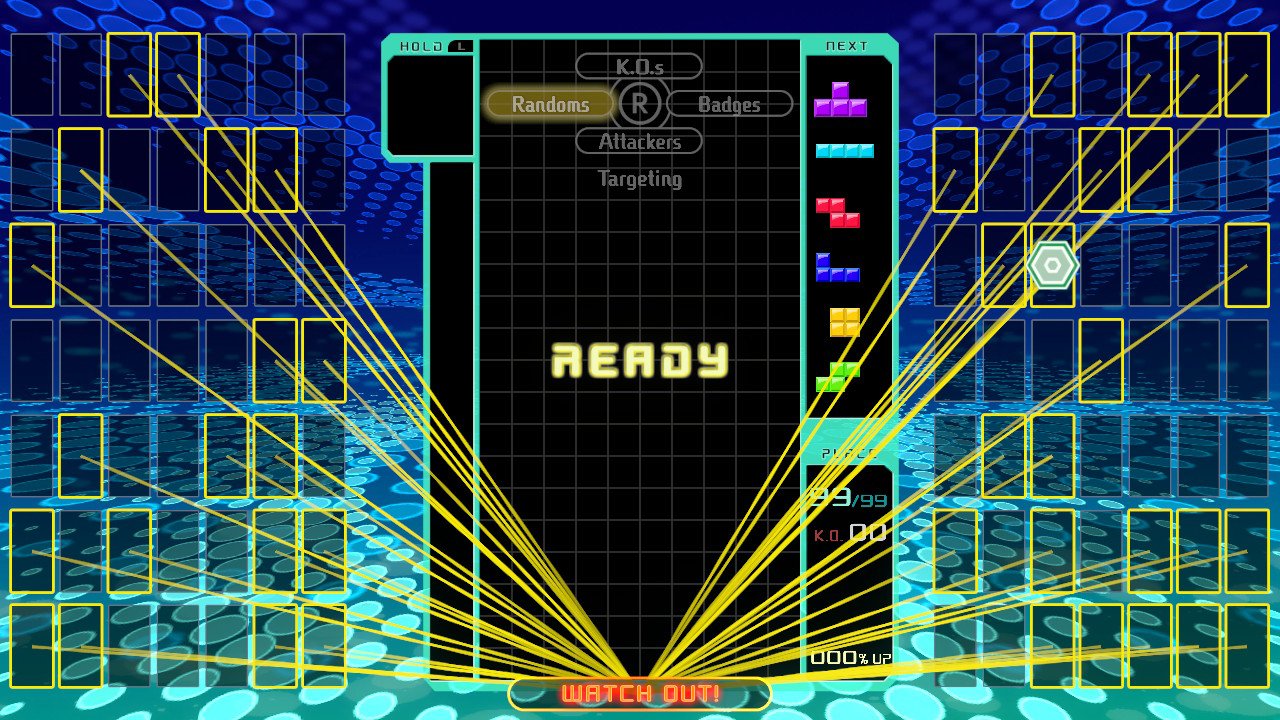Click the empty Hold piece box
This screenshot has width=1280, height=720.
pos(430,105)
